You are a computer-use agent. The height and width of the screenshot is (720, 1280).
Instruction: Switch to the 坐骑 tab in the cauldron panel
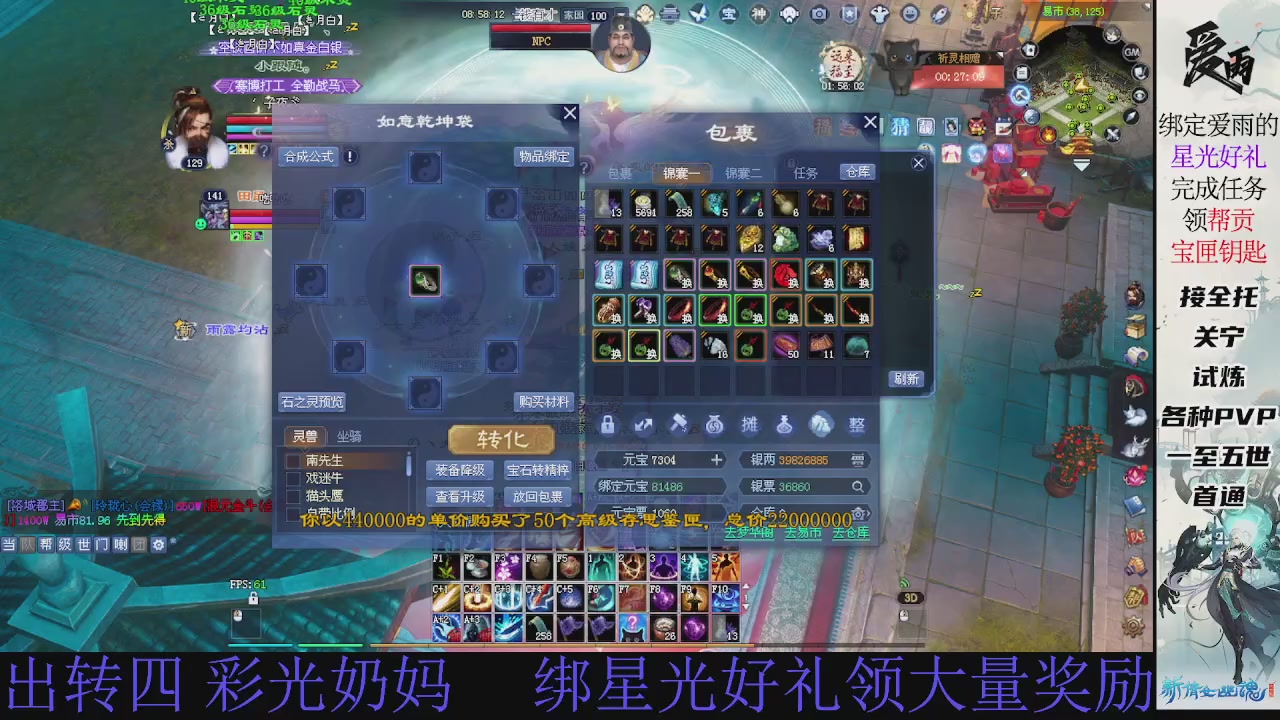[348, 436]
